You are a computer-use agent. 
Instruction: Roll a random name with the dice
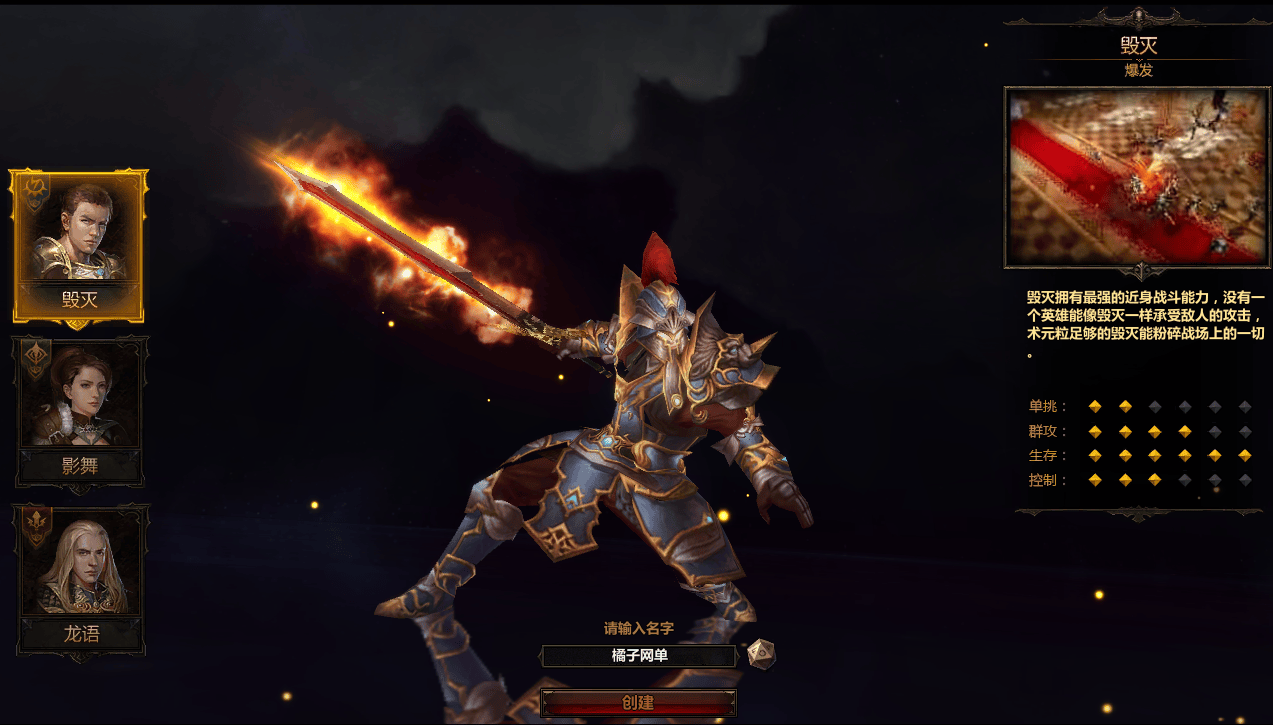click(761, 654)
